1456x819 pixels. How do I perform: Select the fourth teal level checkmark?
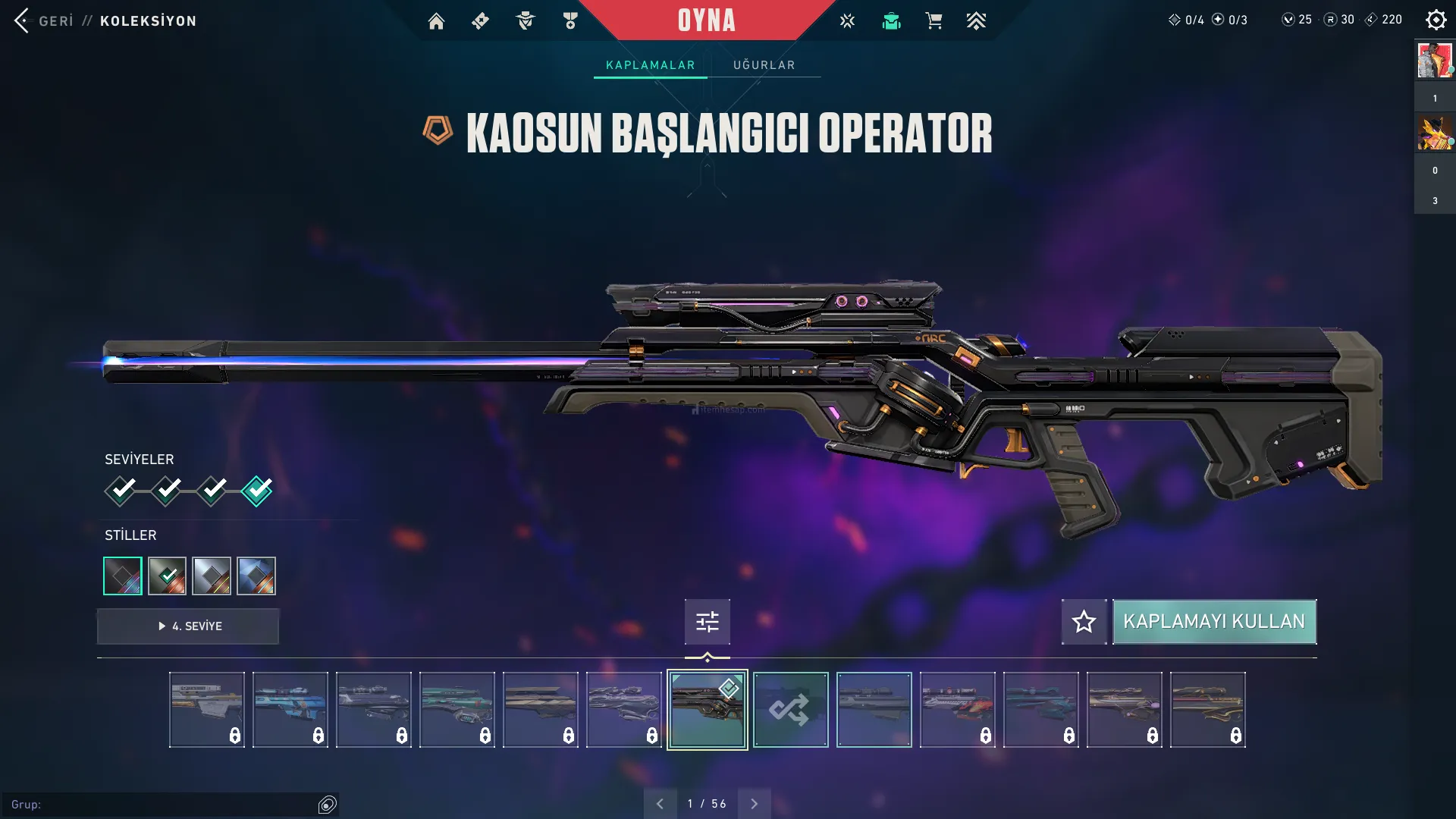(x=257, y=491)
